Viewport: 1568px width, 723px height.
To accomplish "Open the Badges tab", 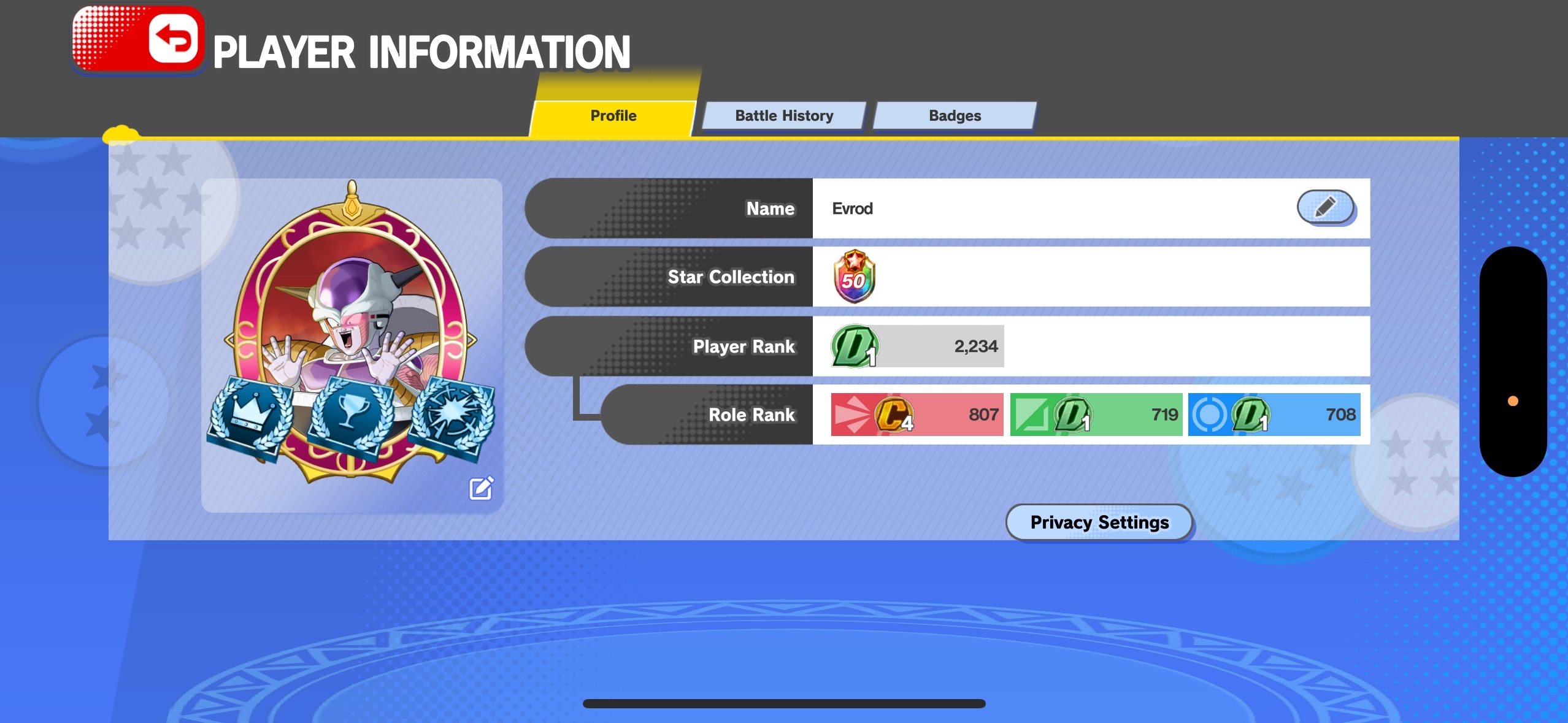I will coord(955,116).
